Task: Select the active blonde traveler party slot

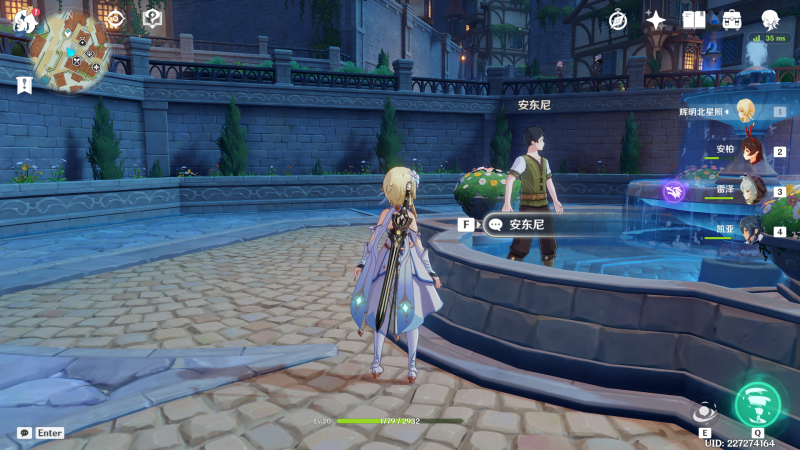Action: click(x=746, y=111)
